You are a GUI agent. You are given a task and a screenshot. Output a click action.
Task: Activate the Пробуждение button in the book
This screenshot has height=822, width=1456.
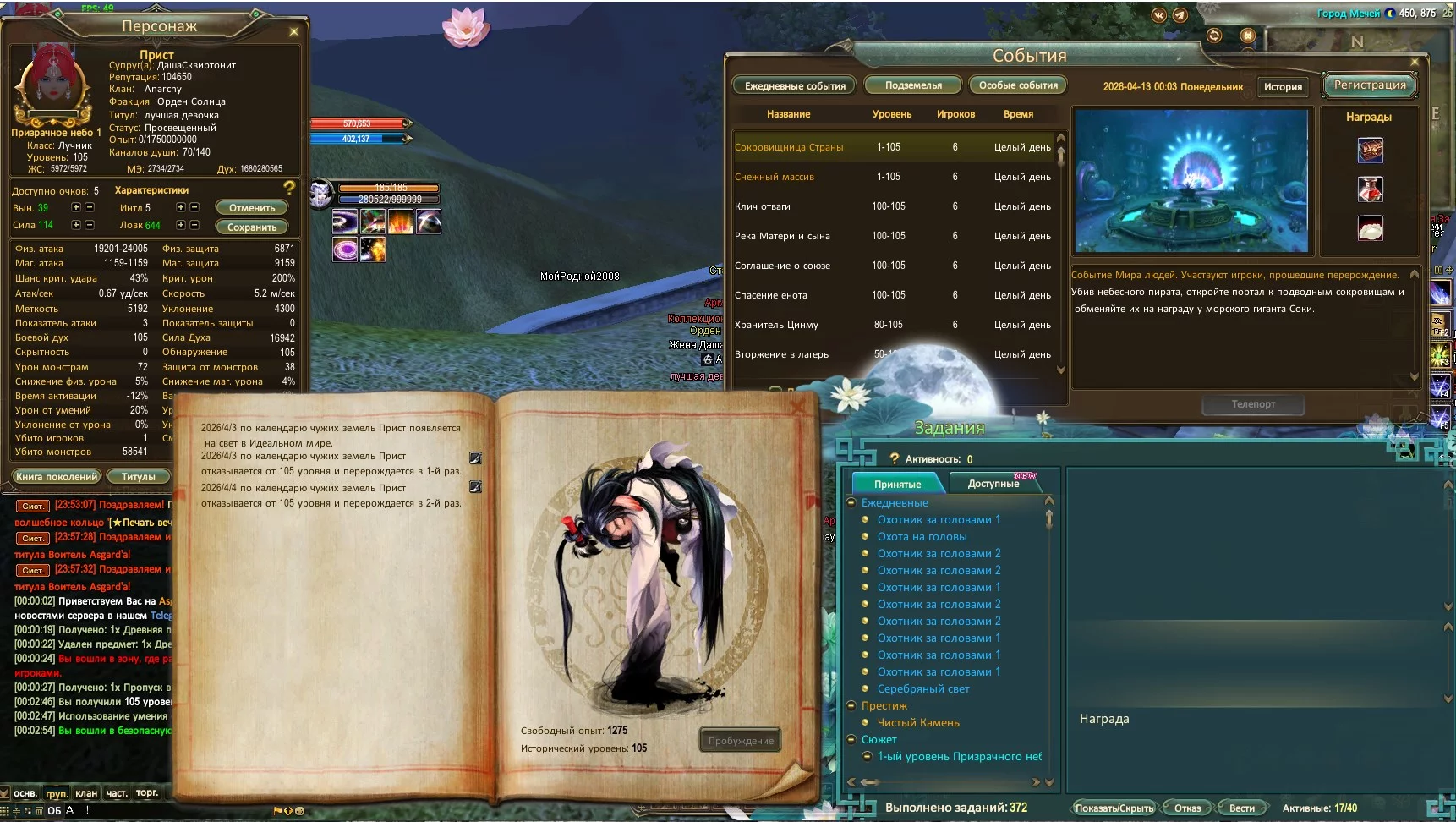(741, 741)
